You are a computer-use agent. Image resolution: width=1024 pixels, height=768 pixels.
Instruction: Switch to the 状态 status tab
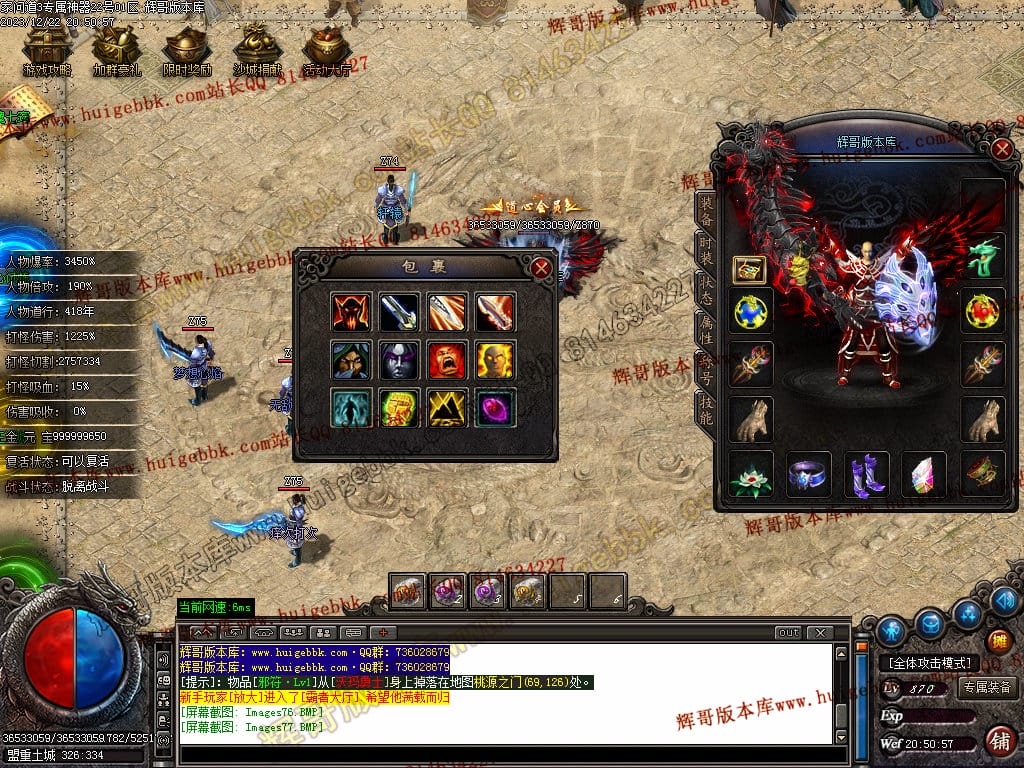706,292
